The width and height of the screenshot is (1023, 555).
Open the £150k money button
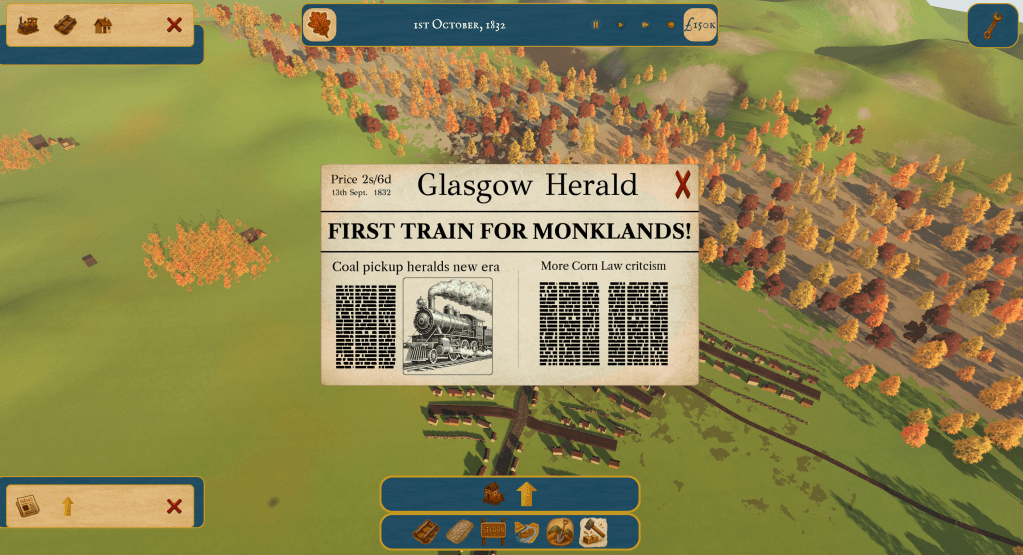tap(700, 25)
